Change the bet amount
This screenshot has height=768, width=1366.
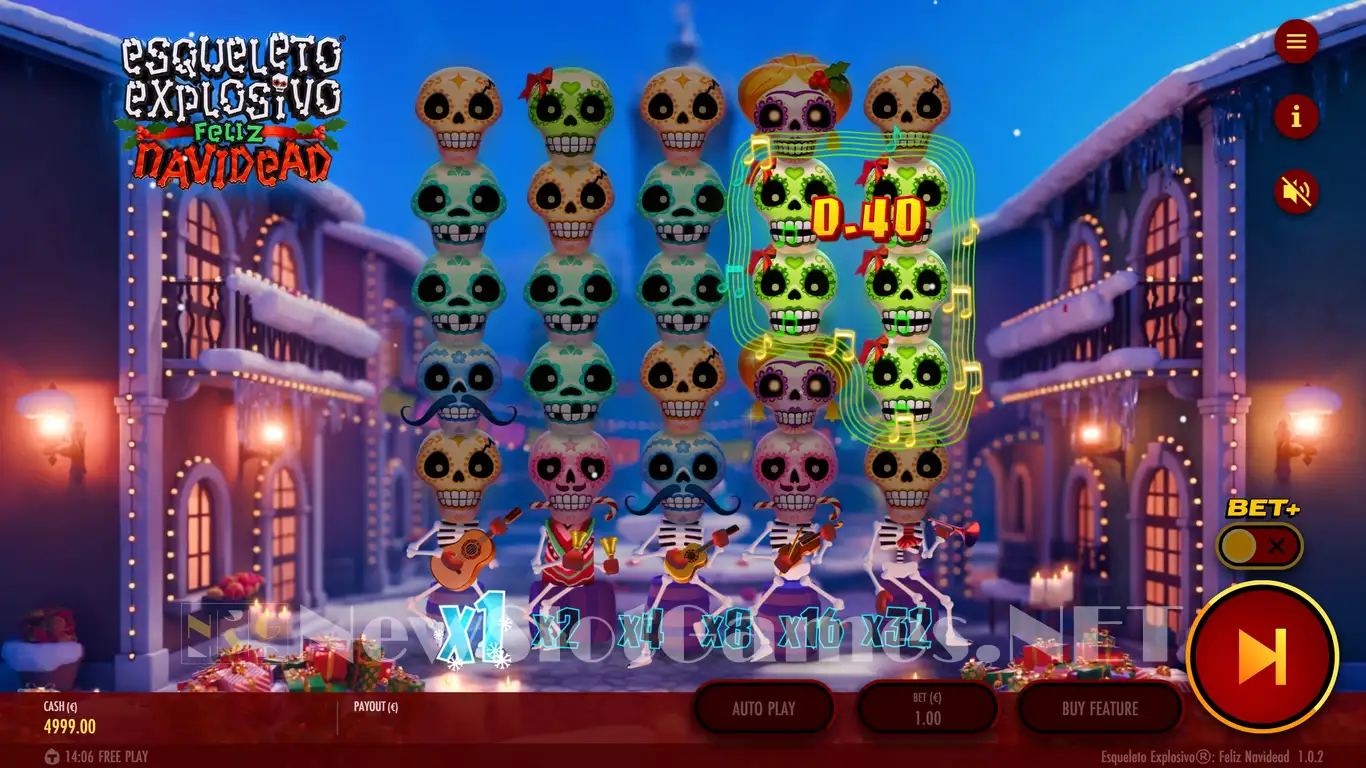tap(927, 709)
